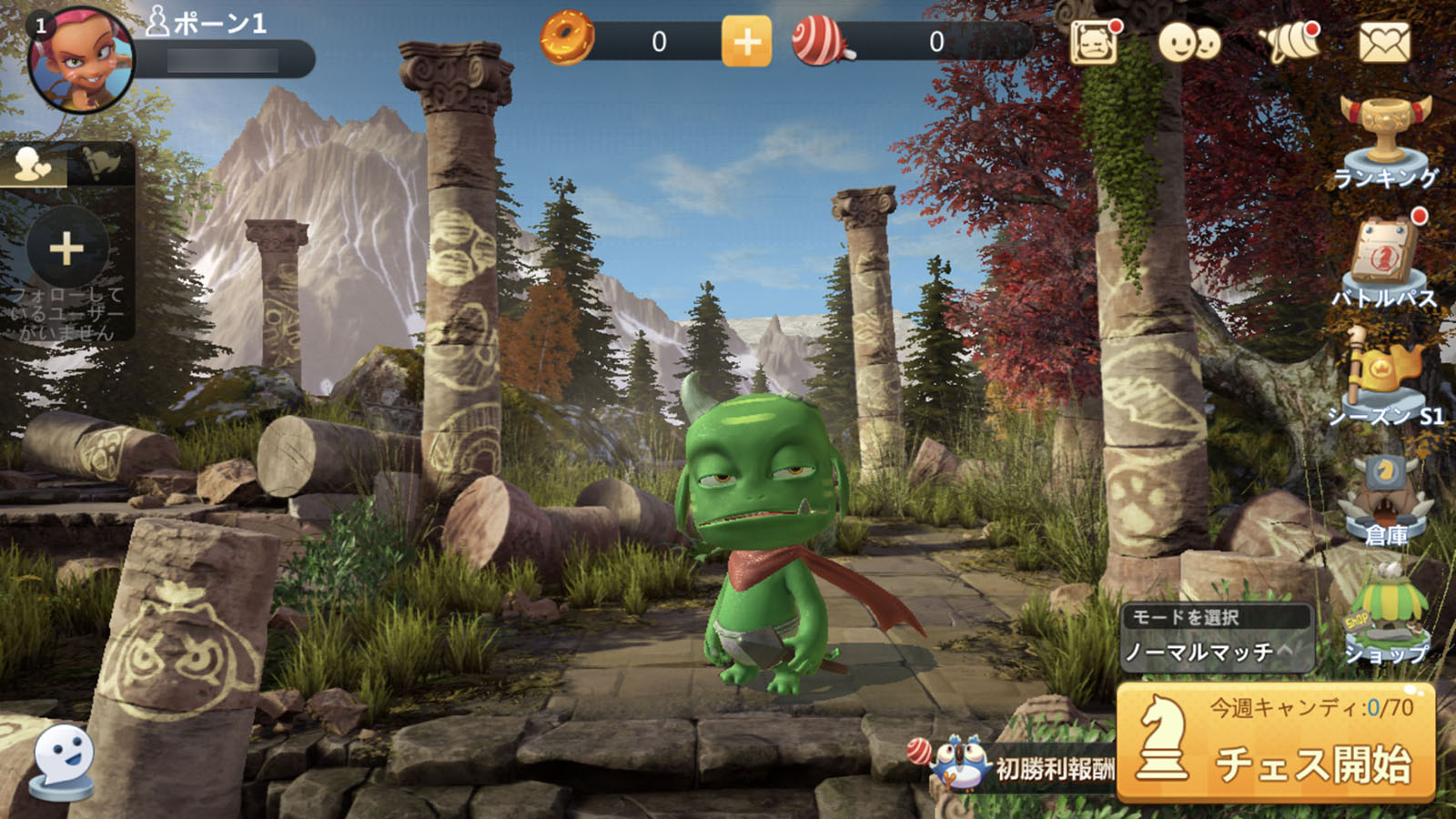Add donuts with the plus button
The height and width of the screenshot is (819, 1456).
point(746,42)
